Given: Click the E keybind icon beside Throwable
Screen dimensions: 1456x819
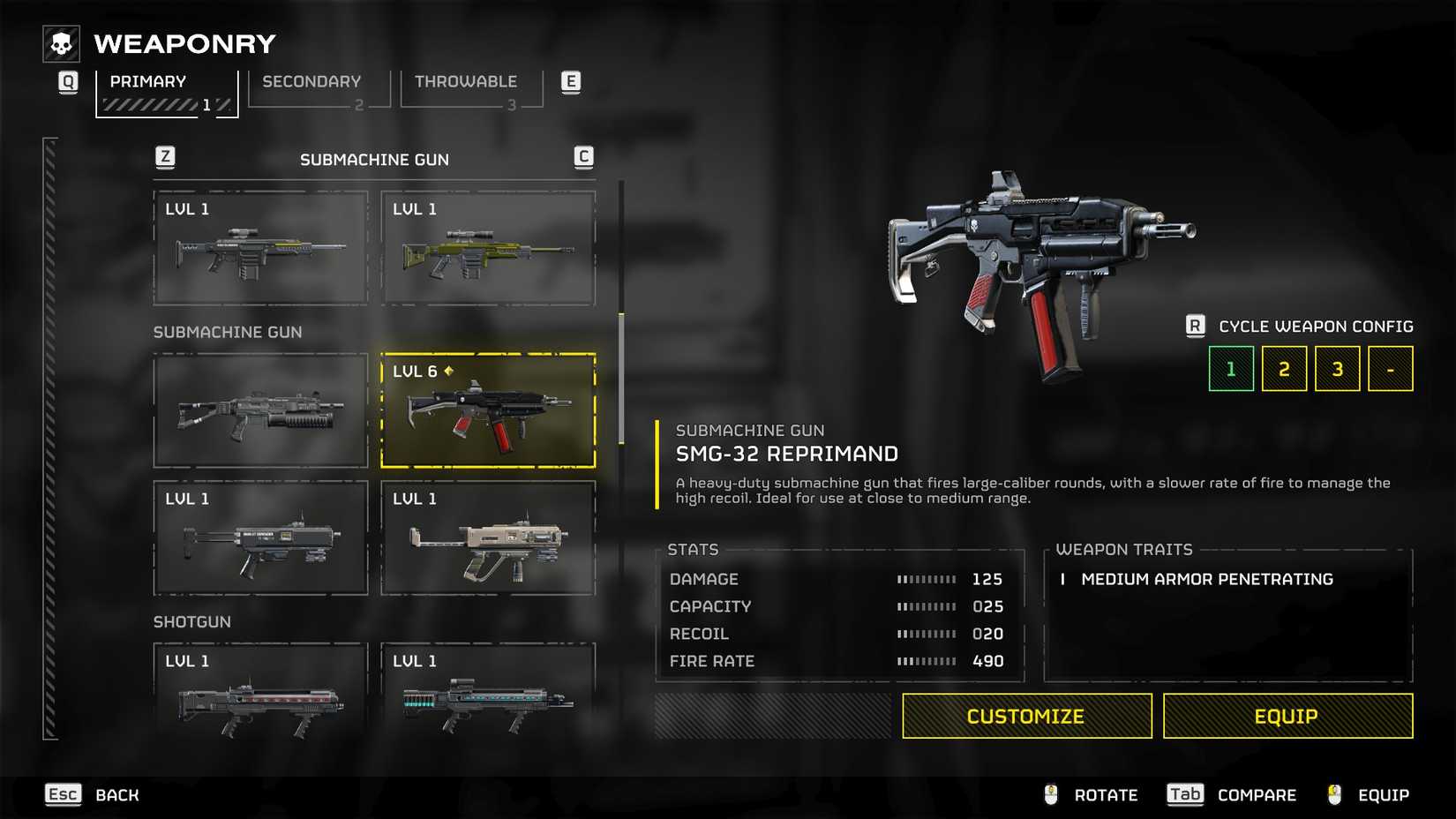Looking at the screenshot, I should click(x=571, y=80).
